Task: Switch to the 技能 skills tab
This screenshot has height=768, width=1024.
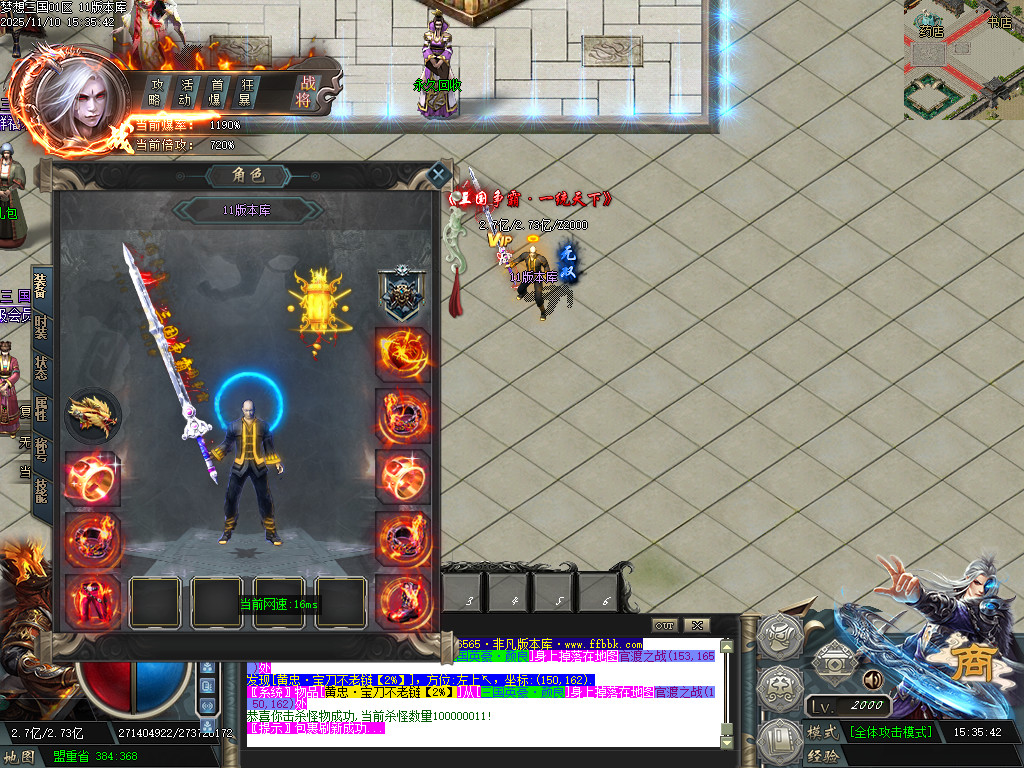Action: coord(41,489)
